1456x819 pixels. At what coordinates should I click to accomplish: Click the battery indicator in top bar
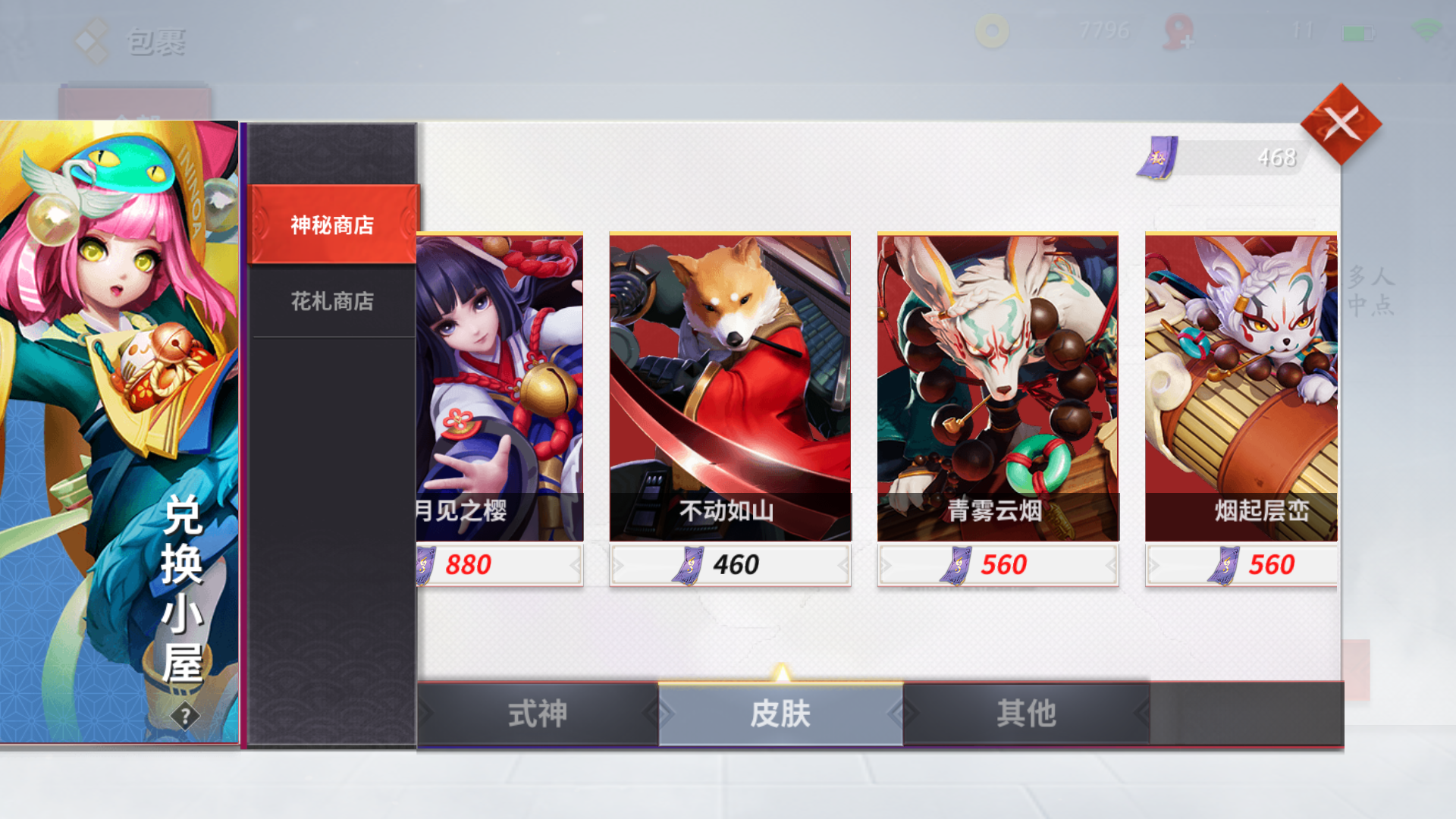point(1358,32)
